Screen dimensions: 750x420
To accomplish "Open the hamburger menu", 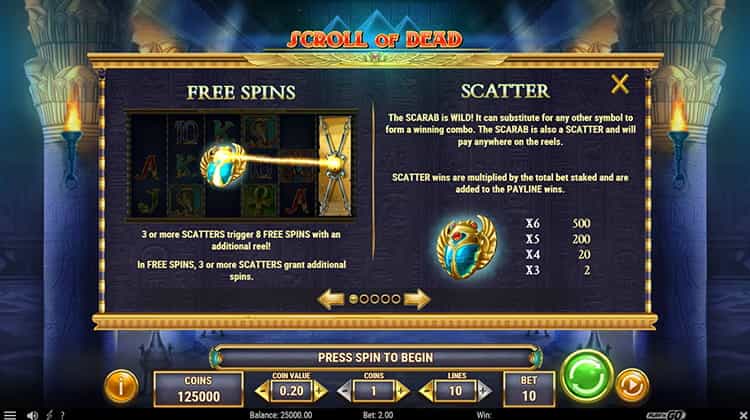I will coord(9,414).
